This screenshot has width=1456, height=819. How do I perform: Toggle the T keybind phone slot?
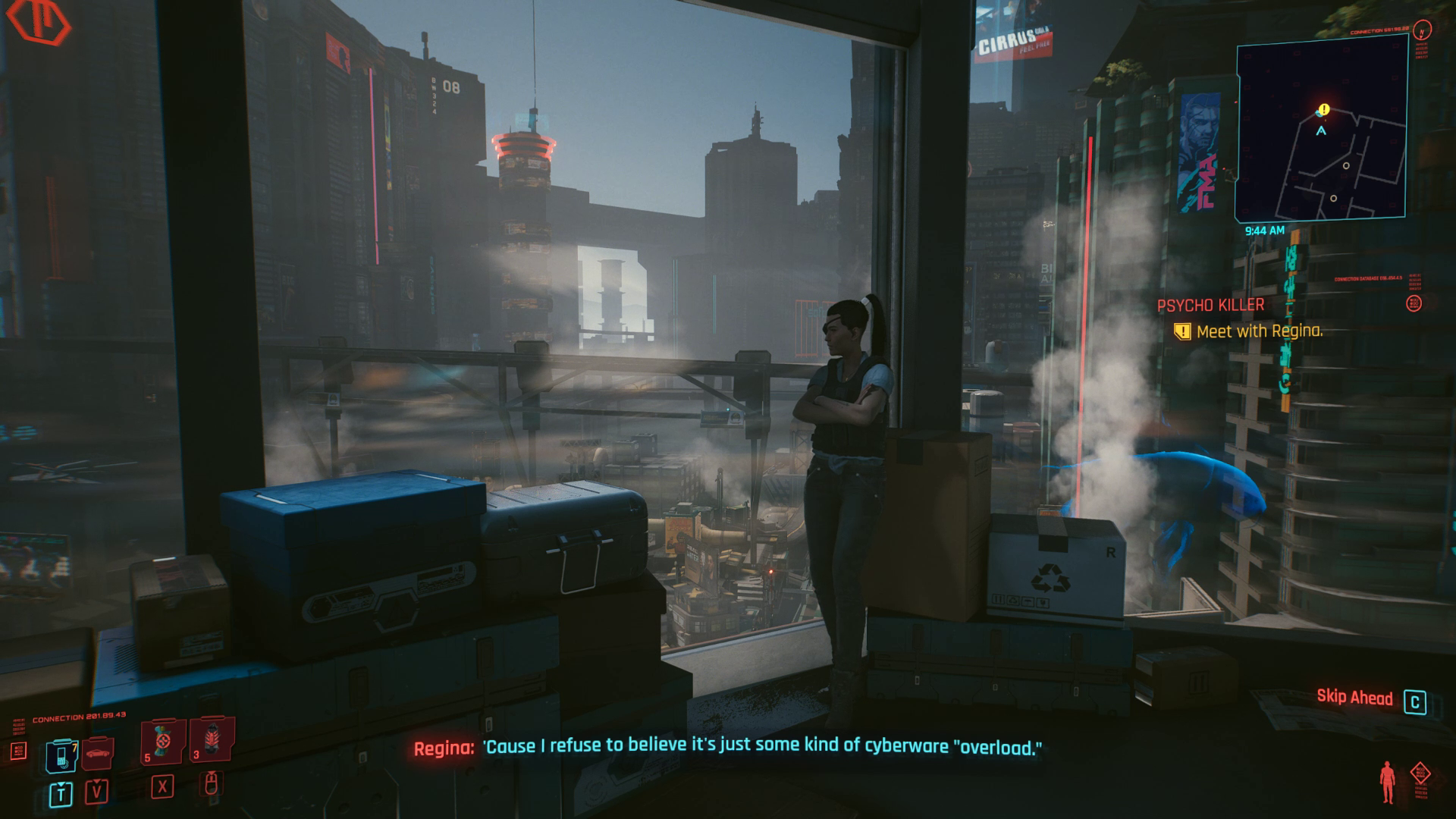pyautogui.click(x=61, y=794)
